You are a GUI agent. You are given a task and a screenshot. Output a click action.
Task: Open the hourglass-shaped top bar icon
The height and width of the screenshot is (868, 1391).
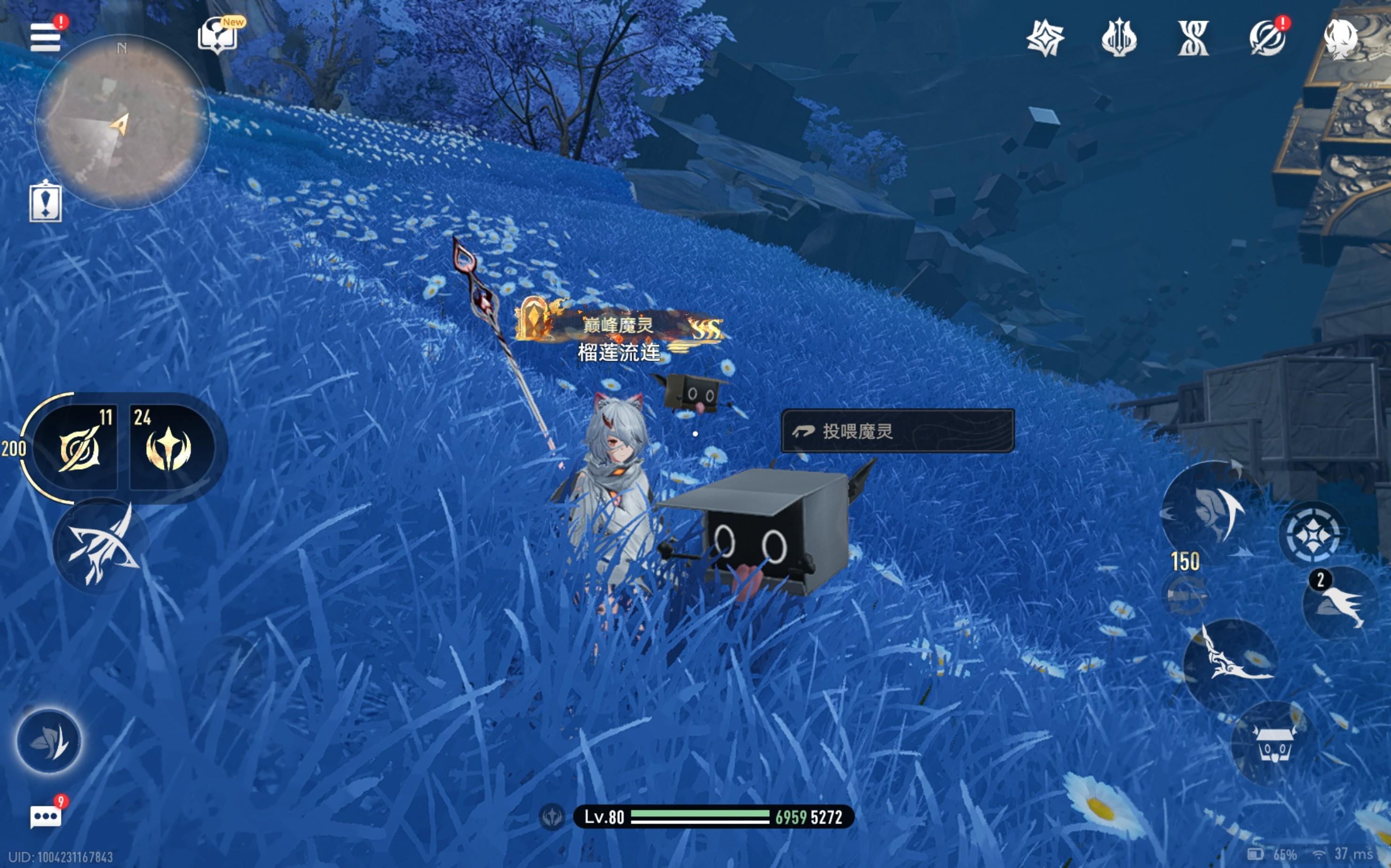pyautogui.click(x=1193, y=39)
